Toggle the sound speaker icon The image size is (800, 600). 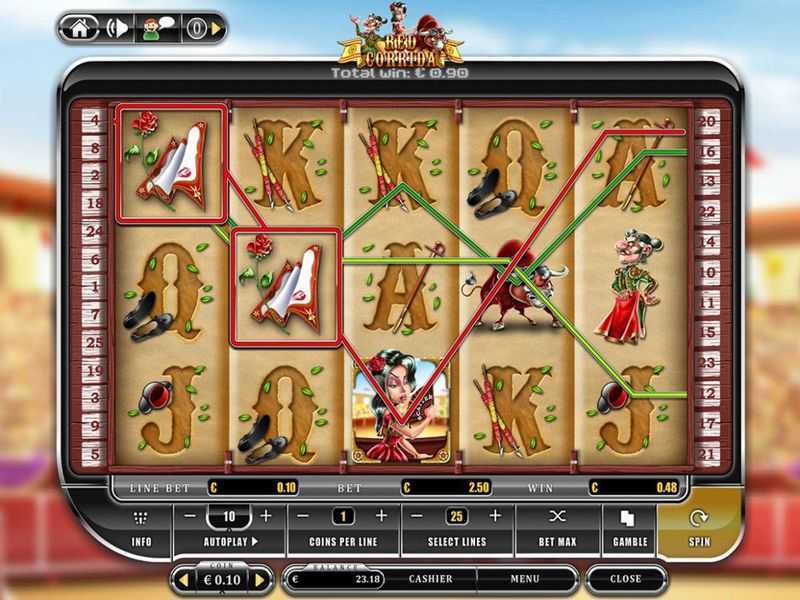click(x=116, y=28)
